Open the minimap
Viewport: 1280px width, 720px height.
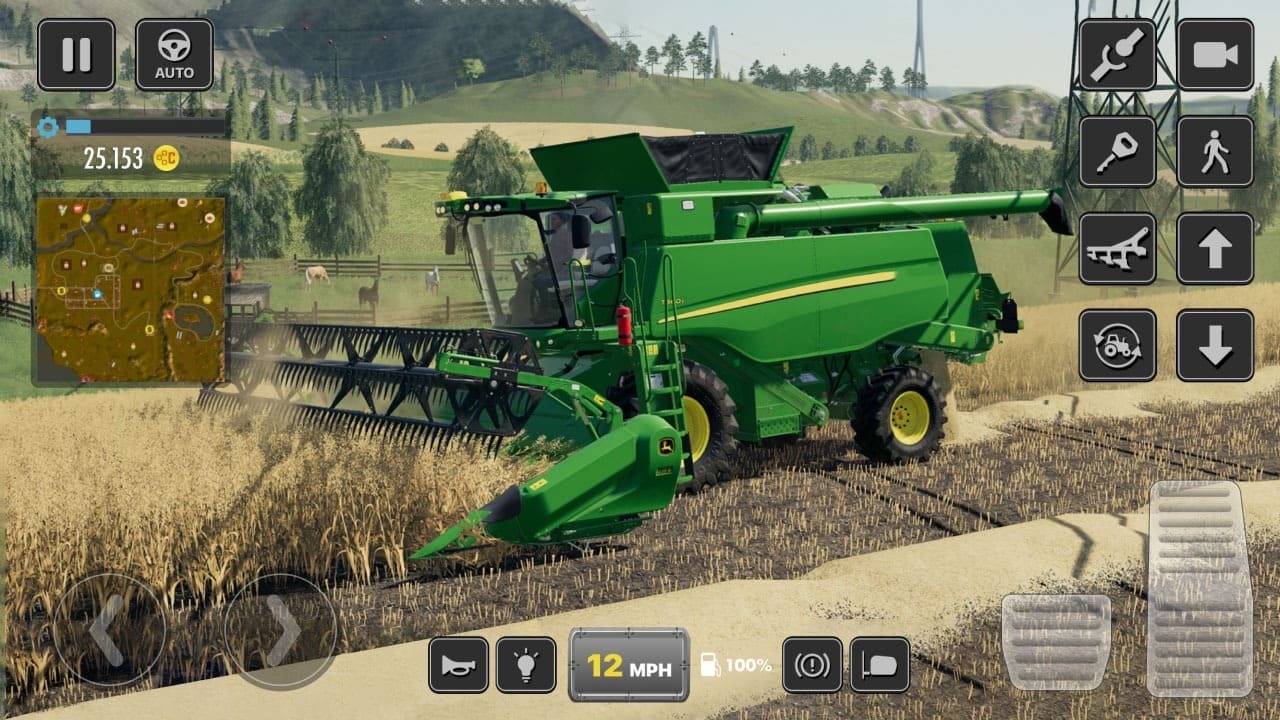pos(131,290)
